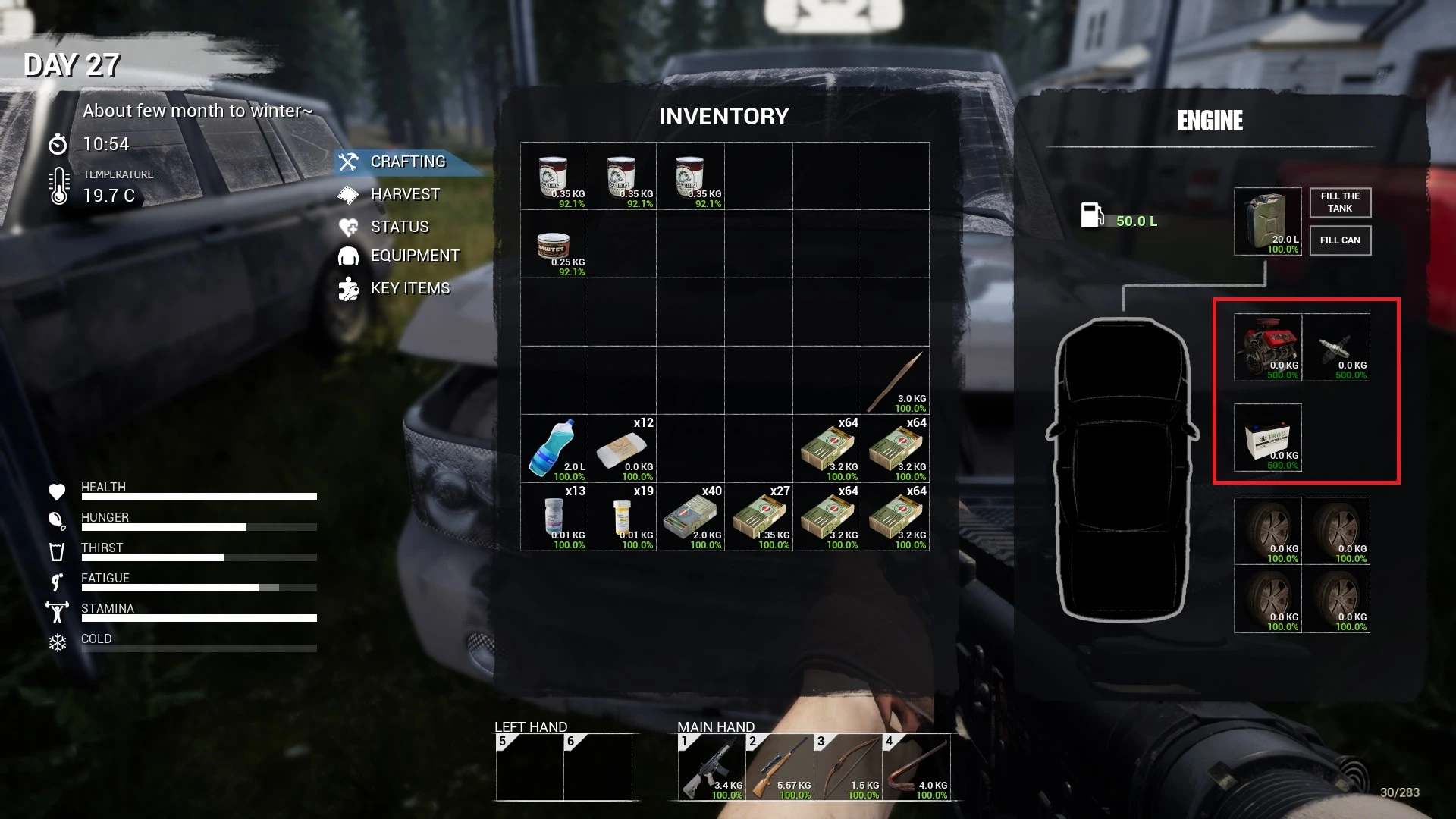
Task: Click empty left hand slot 5
Action: (x=529, y=766)
